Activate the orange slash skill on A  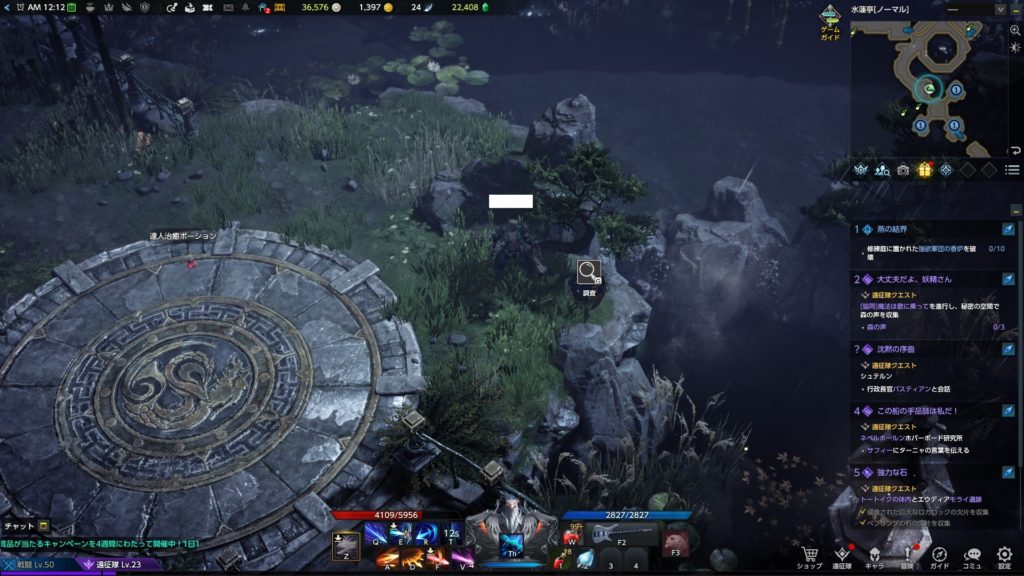[x=386, y=557]
